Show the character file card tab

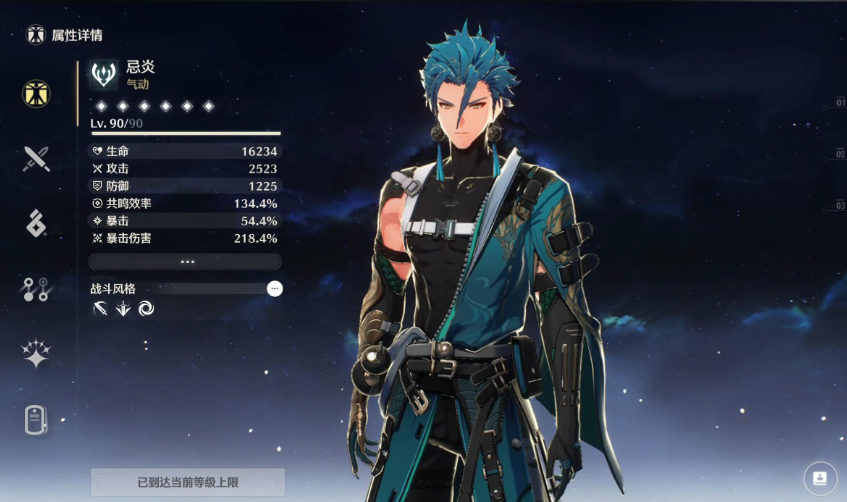[36, 420]
